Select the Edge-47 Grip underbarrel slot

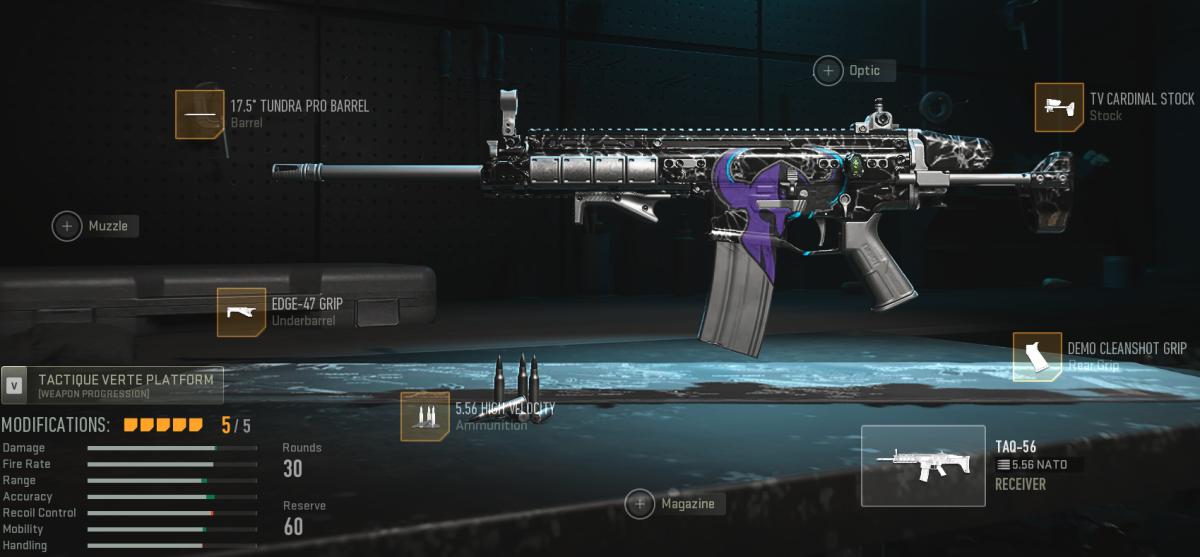(x=241, y=312)
